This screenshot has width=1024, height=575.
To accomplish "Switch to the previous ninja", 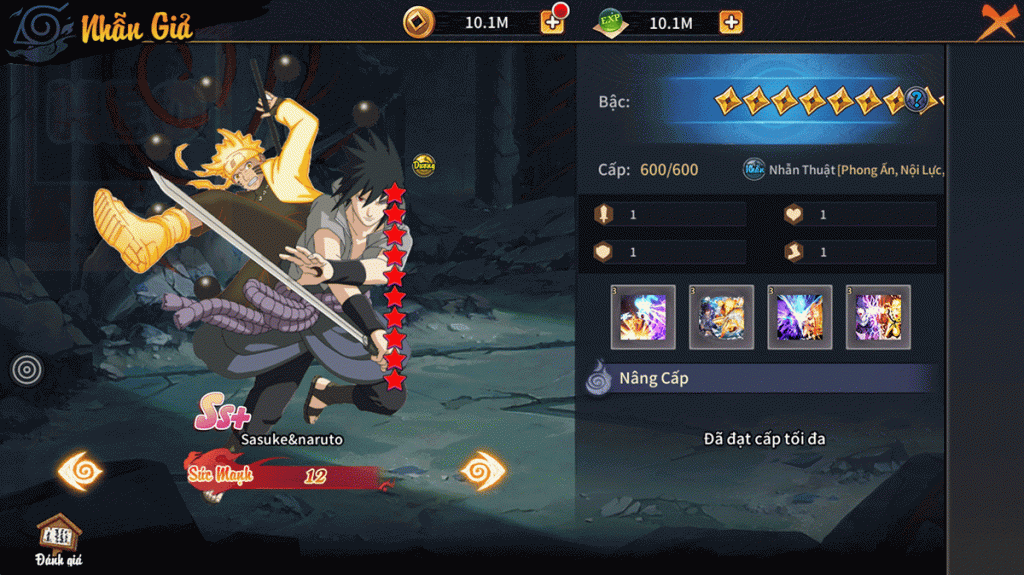I will [81, 470].
